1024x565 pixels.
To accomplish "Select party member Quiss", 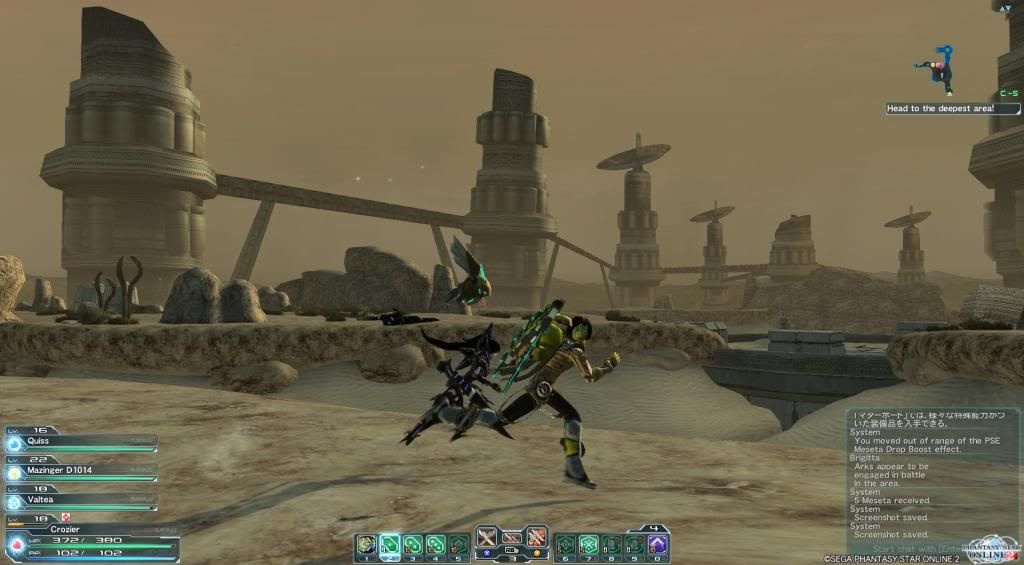I will click(x=80, y=442).
